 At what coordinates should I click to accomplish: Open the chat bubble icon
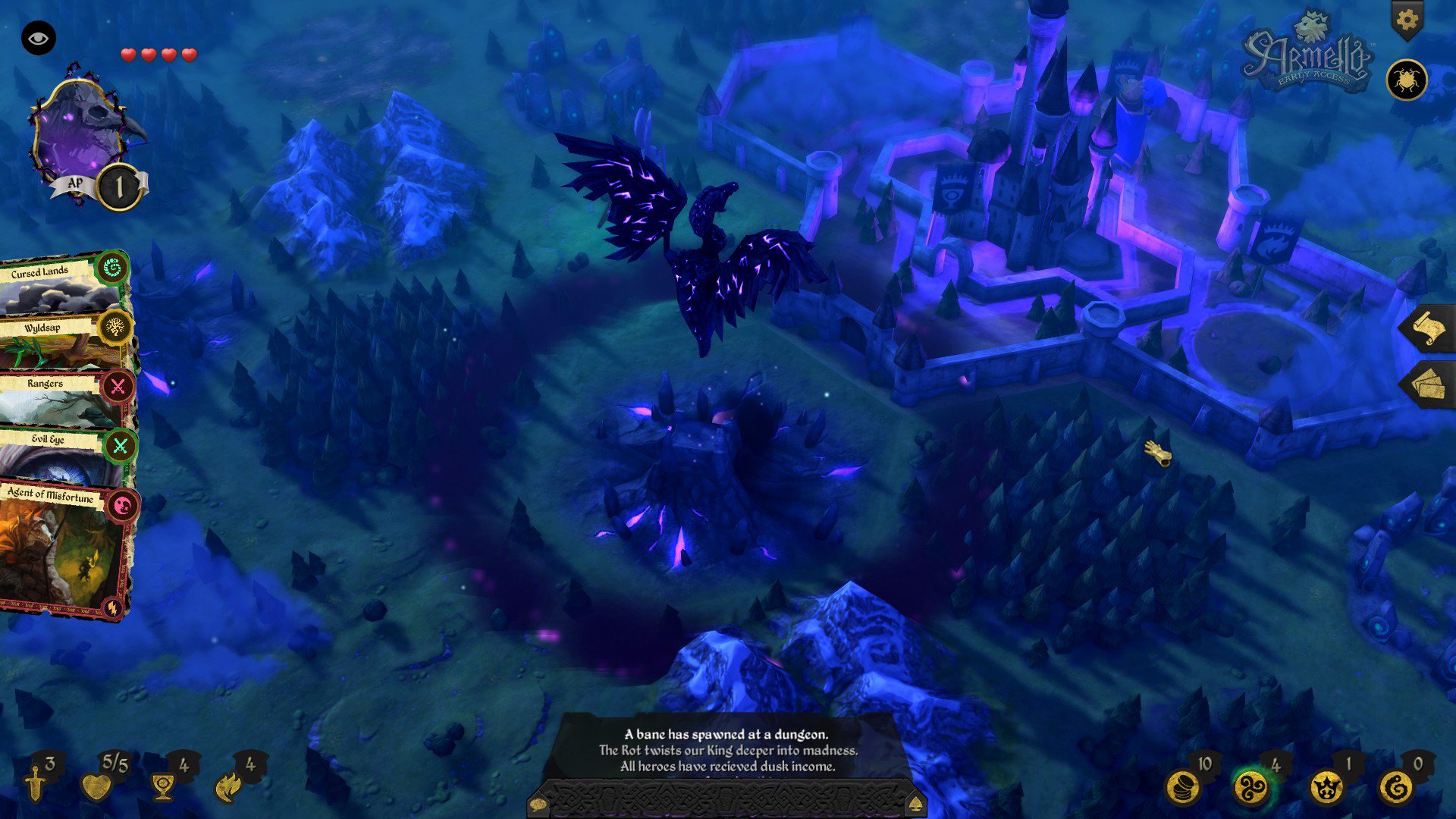click(x=538, y=804)
